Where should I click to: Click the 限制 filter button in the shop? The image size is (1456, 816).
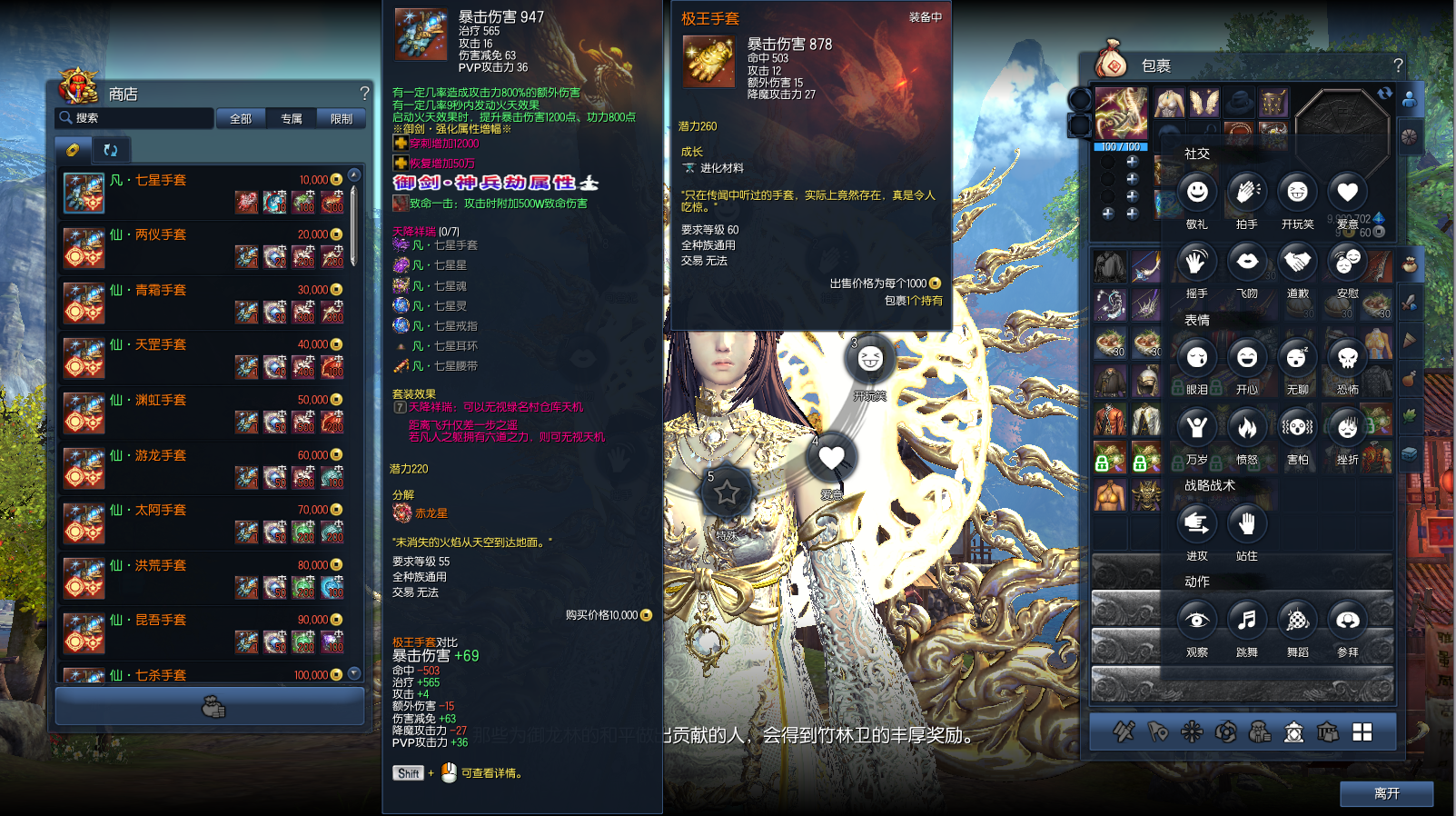[341, 118]
